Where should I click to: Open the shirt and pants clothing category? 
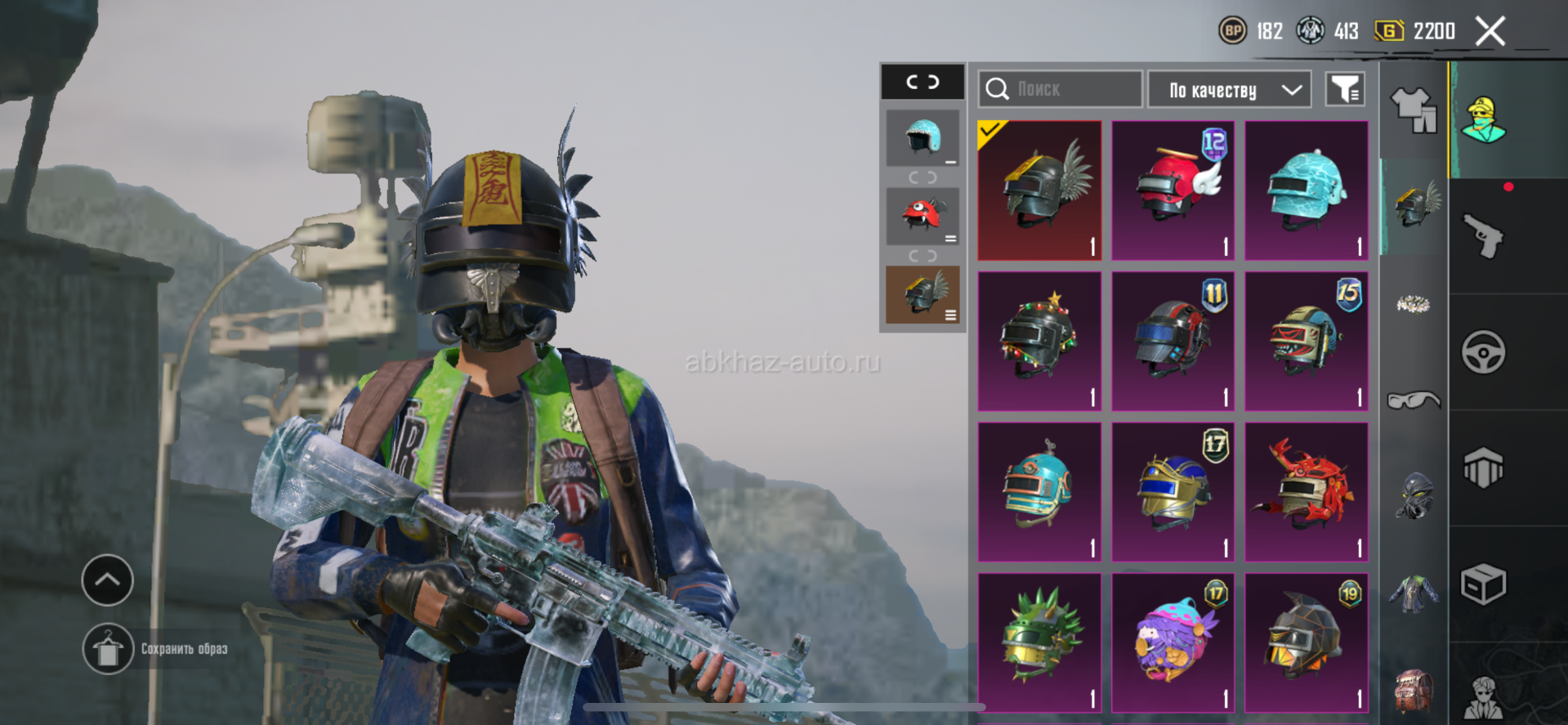pos(1414,110)
